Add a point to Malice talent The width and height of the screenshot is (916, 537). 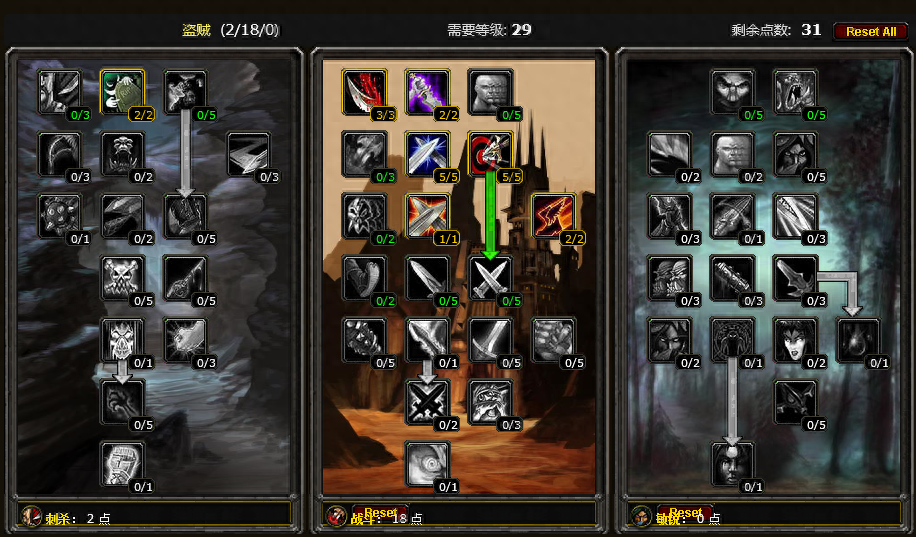(185, 91)
